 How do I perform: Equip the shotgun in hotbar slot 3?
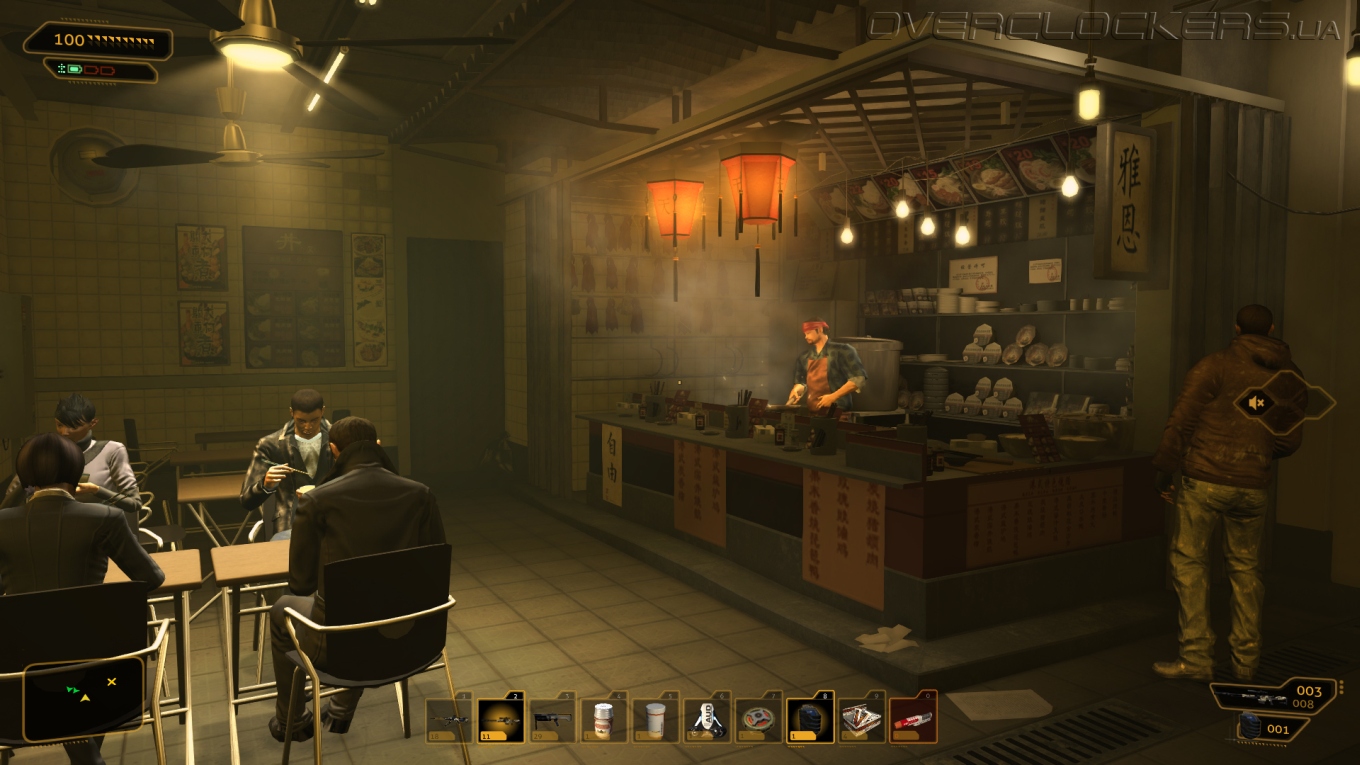click(x=553, y=720)
